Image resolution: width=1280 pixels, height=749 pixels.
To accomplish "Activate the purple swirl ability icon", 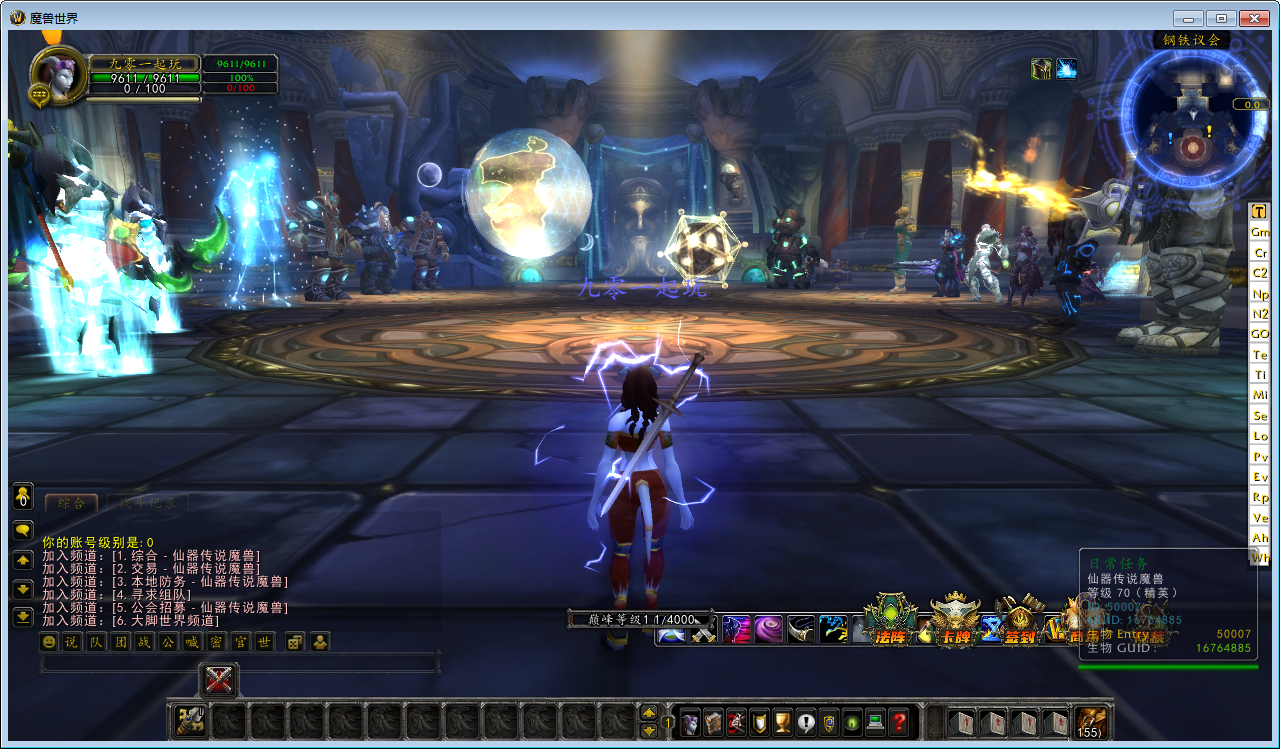I will tap(769, 629).
